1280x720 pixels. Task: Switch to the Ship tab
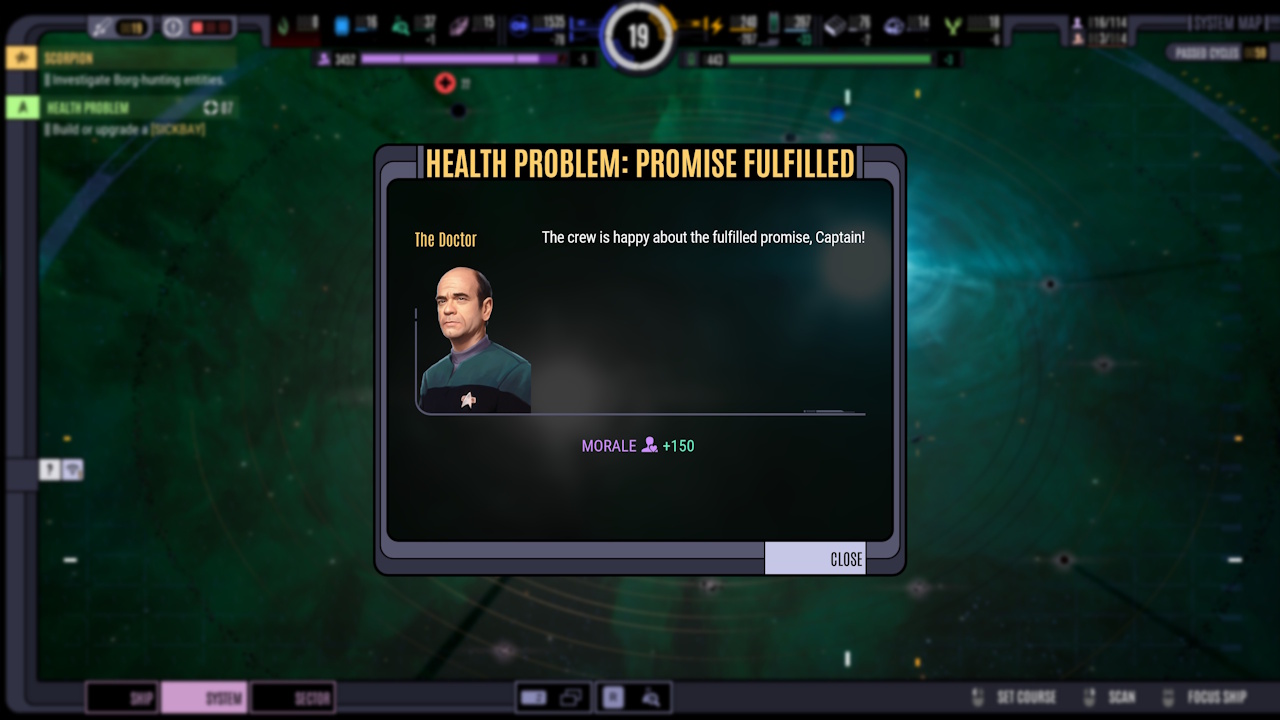[x=121, y=697]
